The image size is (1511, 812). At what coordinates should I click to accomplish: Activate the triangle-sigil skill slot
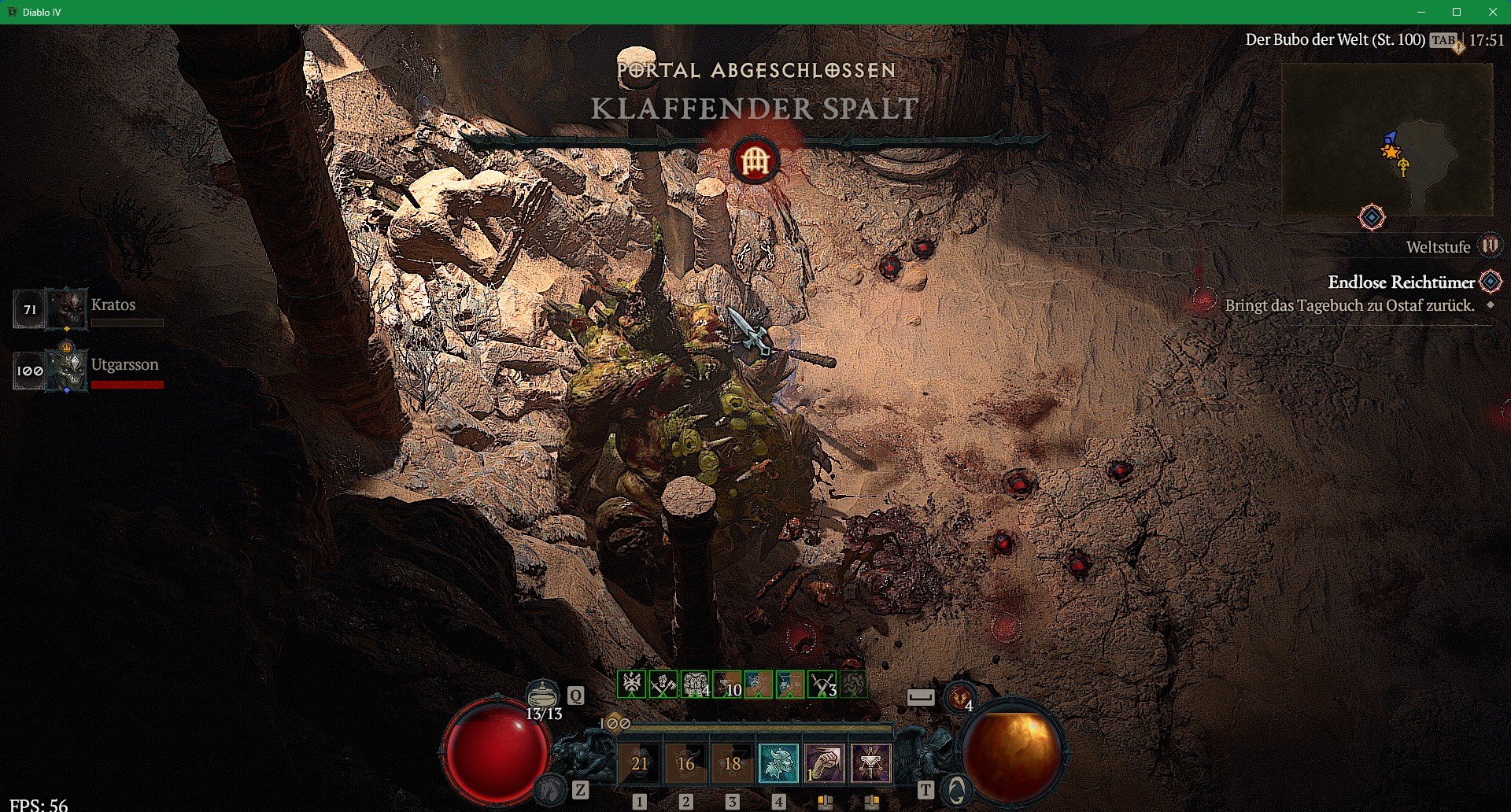[871, 762]
